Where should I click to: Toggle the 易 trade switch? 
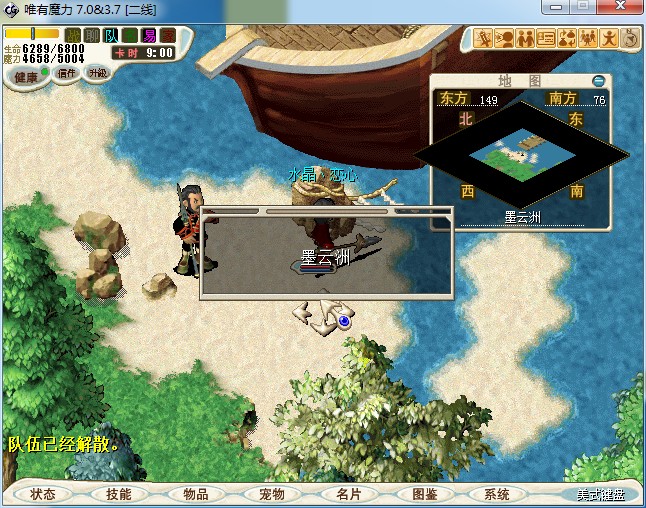click(149, 35)
